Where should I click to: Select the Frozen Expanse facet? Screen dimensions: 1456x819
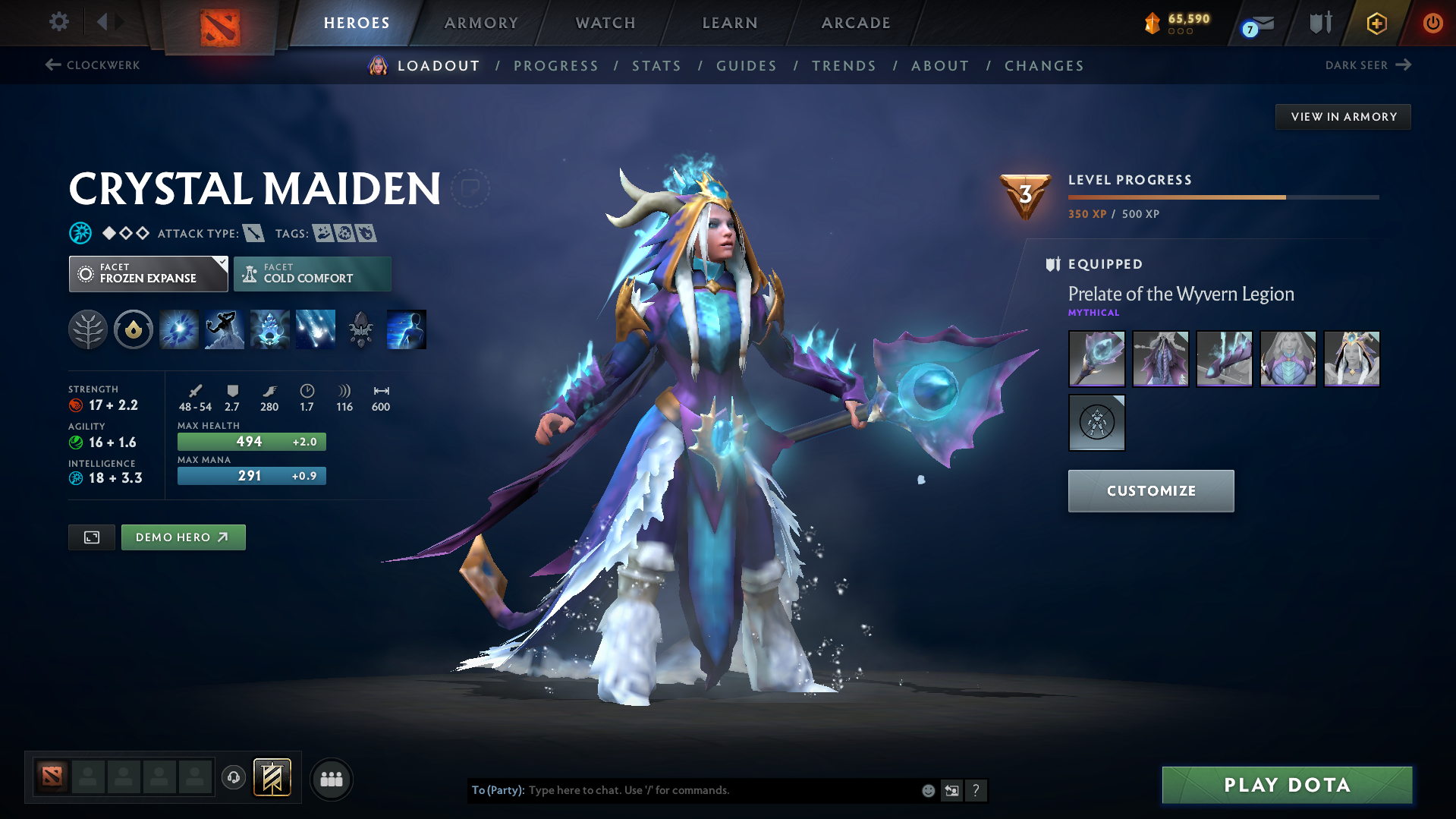tap(148, 273)
